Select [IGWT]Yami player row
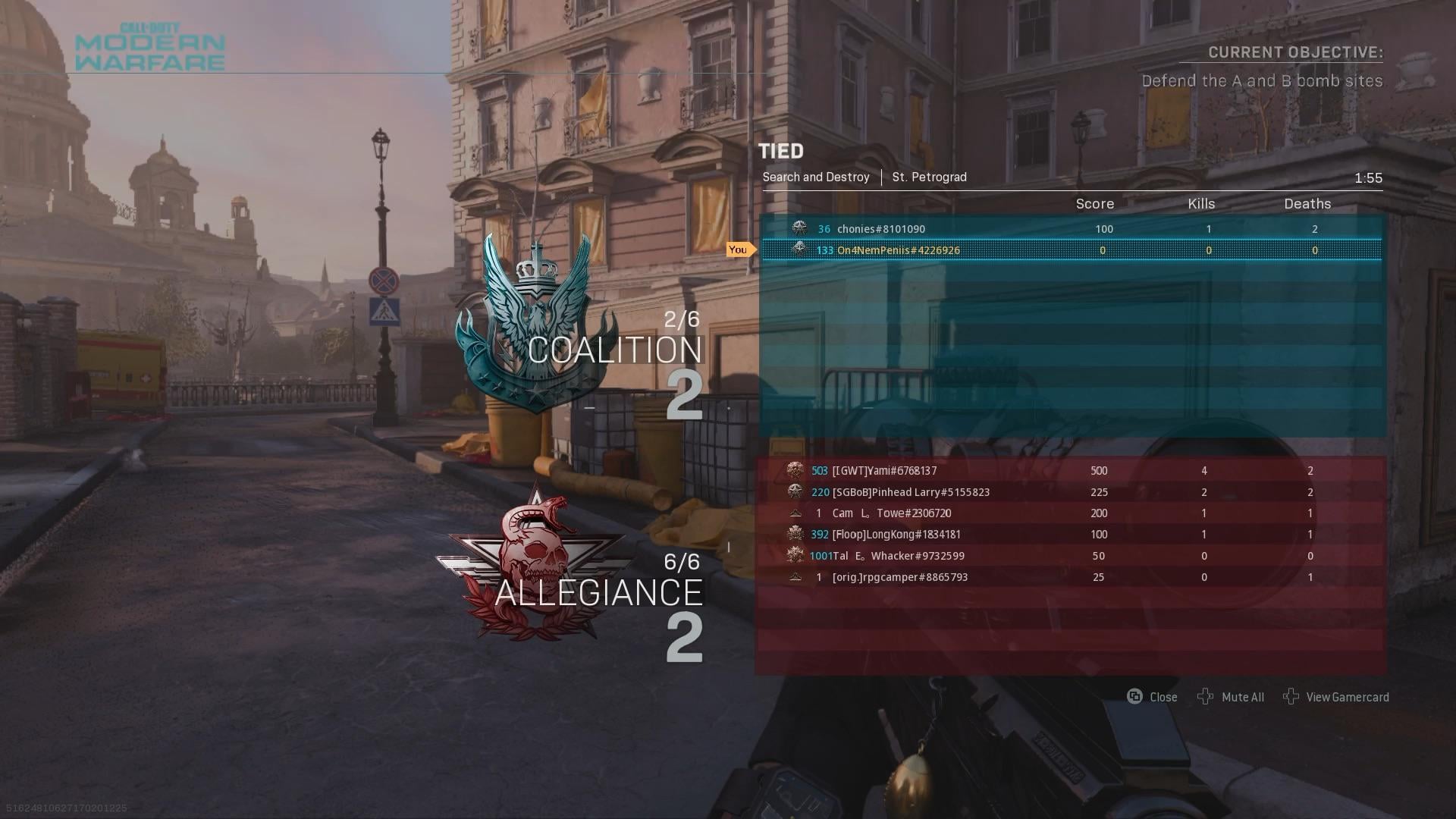 1071,471
